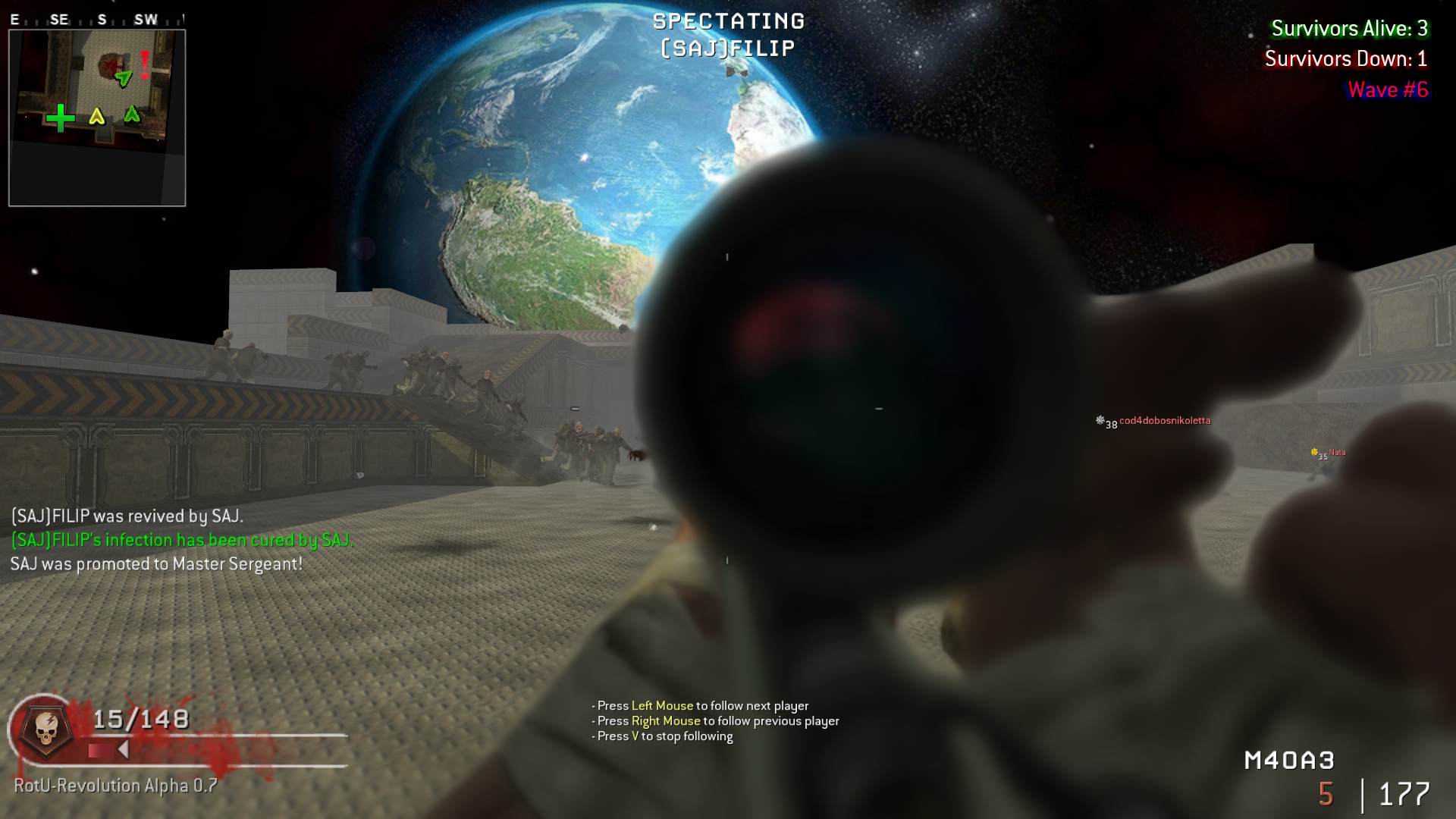Click the white snowflake icon beside cod4dobosnikoletta

tap(1100, 419)
